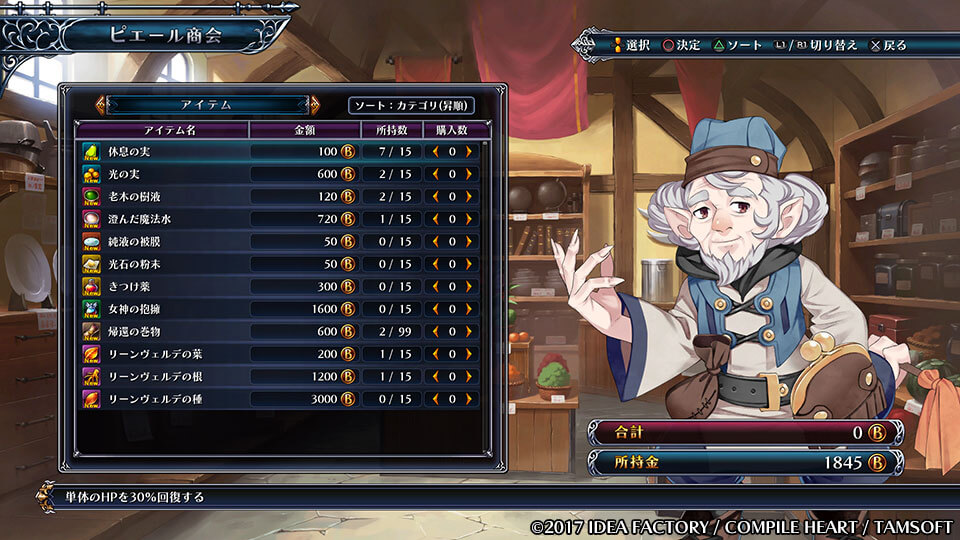This screenshot has height=540, width=960.
Task: Choose 老木の樹液 from the shop list
Action: [x=160, y=196]
